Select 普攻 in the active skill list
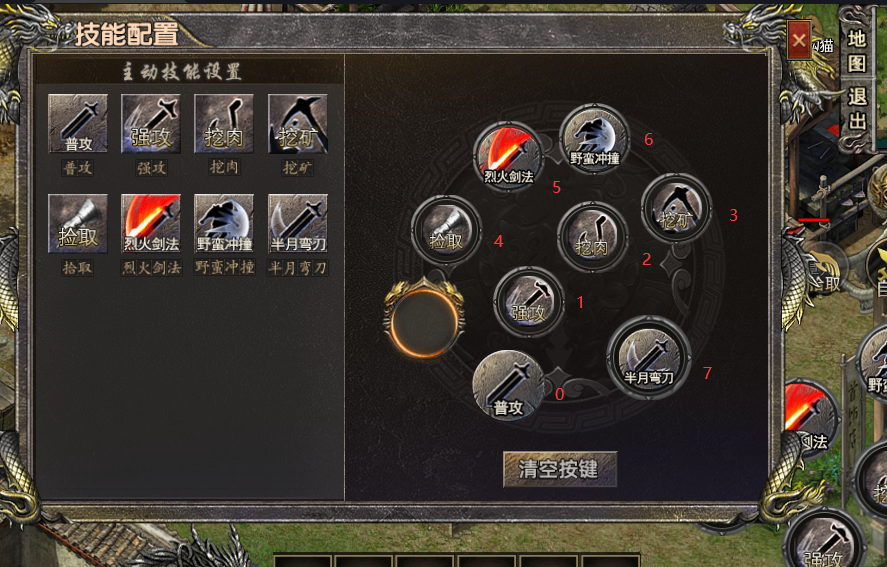The width and height of the screenshot is (887, 567). pos(78,124)
